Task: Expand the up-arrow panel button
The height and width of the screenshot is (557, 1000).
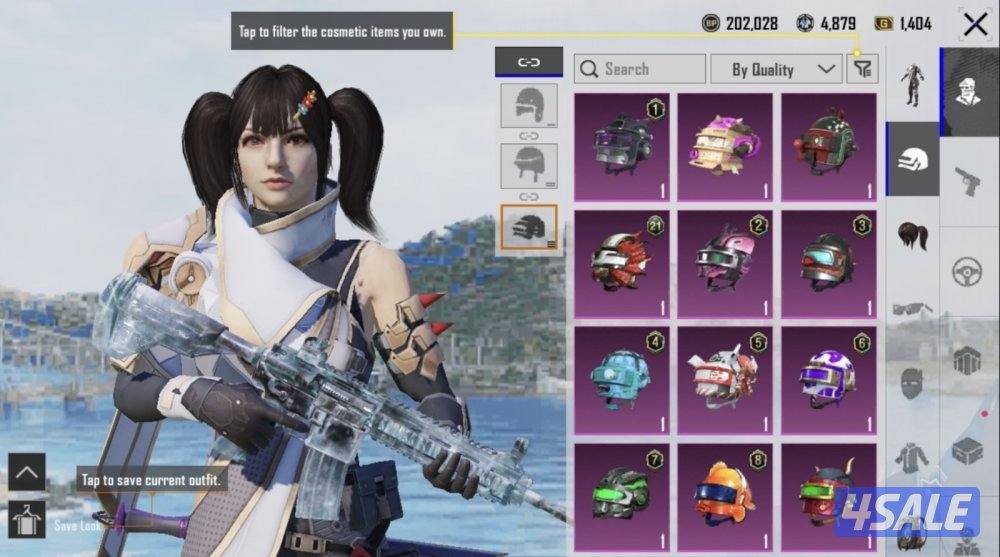Action: (x=26, y=472)
